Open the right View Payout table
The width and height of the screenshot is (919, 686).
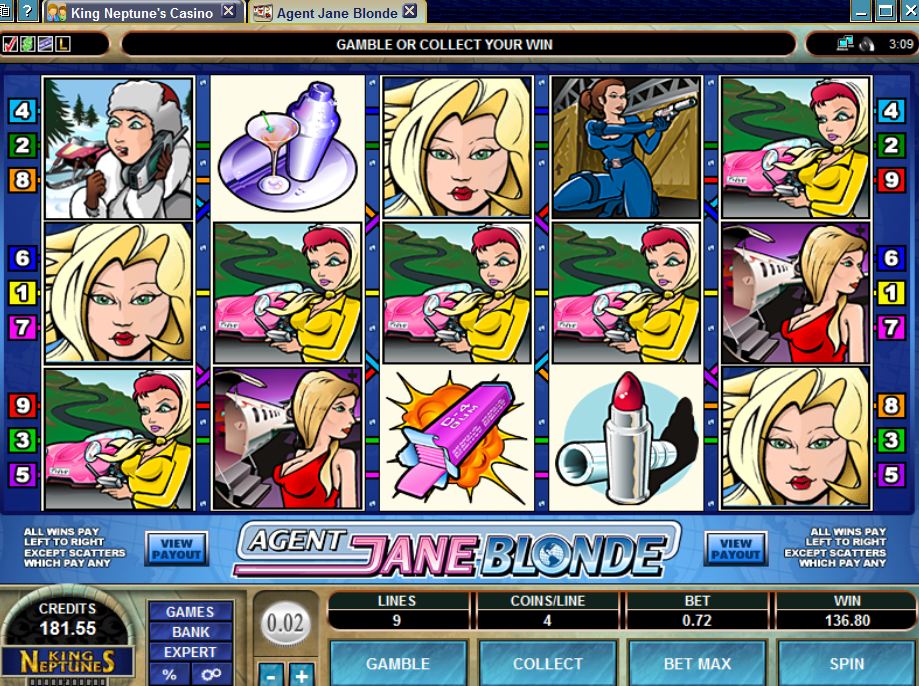[x=736, y=548]
